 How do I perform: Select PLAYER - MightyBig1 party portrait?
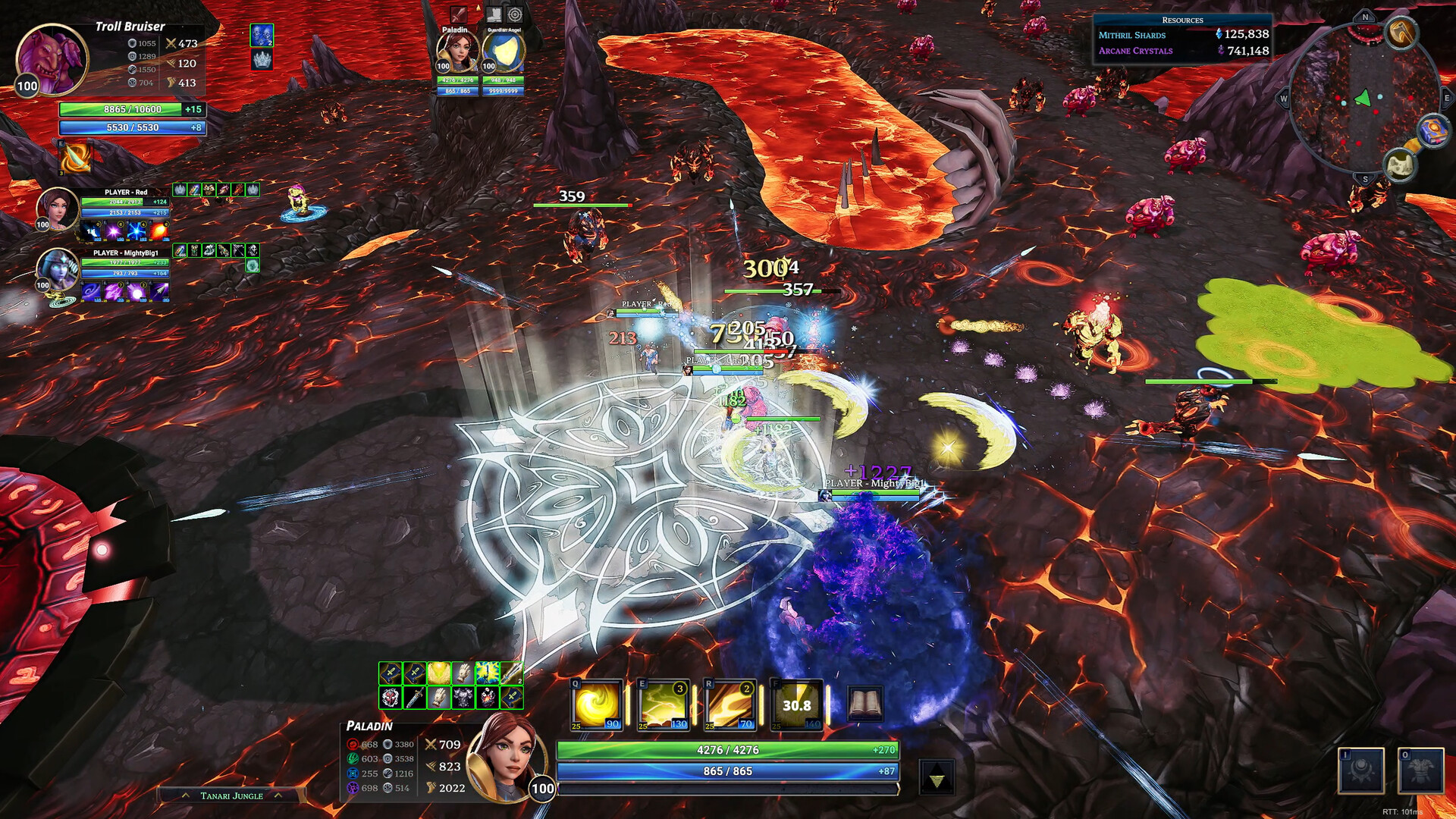tap(57, 269)
